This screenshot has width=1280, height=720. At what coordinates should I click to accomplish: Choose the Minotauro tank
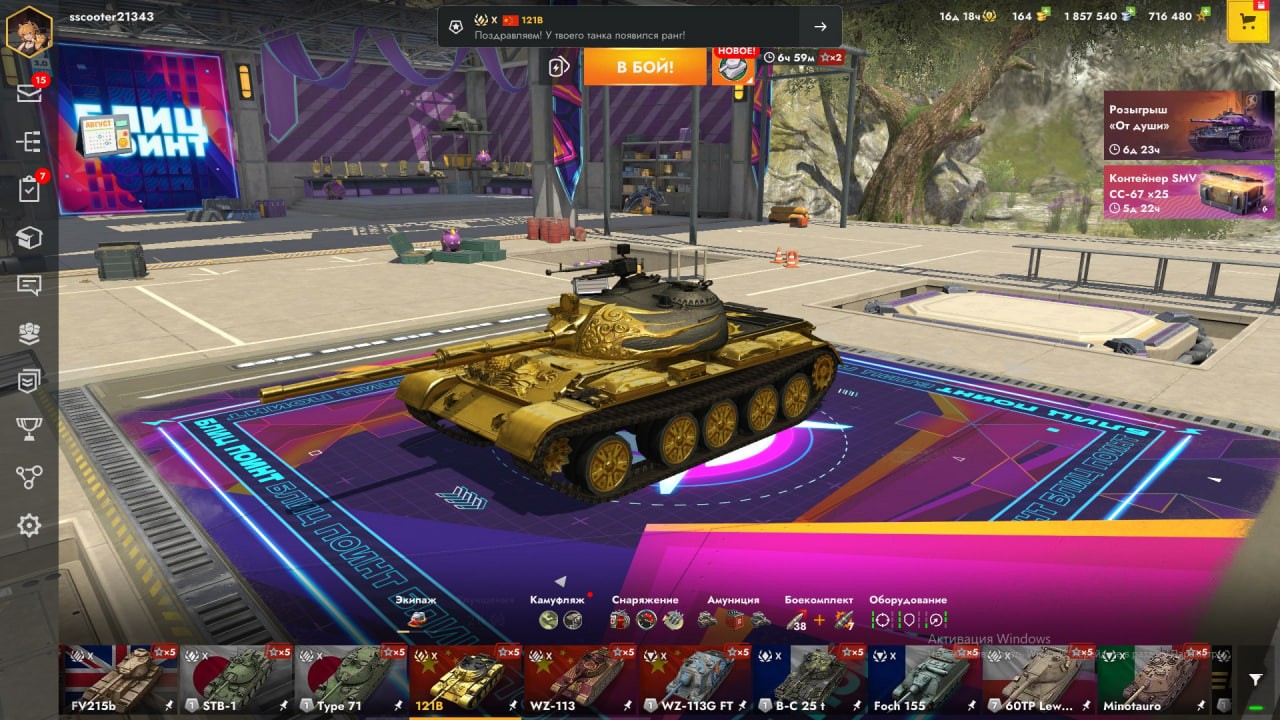1154,680
